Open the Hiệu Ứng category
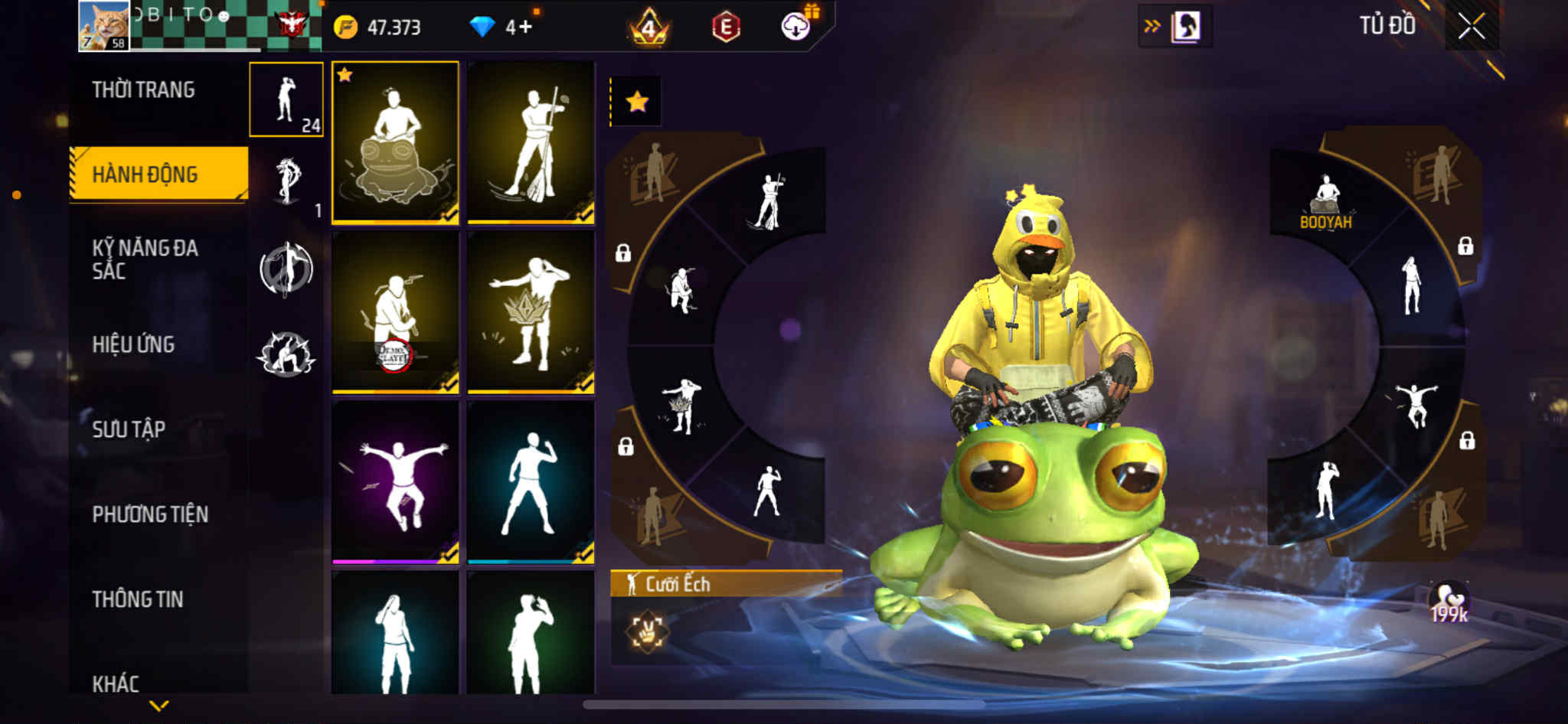The height and width of the screenshot is (724, 1568). tap(134, 344)
